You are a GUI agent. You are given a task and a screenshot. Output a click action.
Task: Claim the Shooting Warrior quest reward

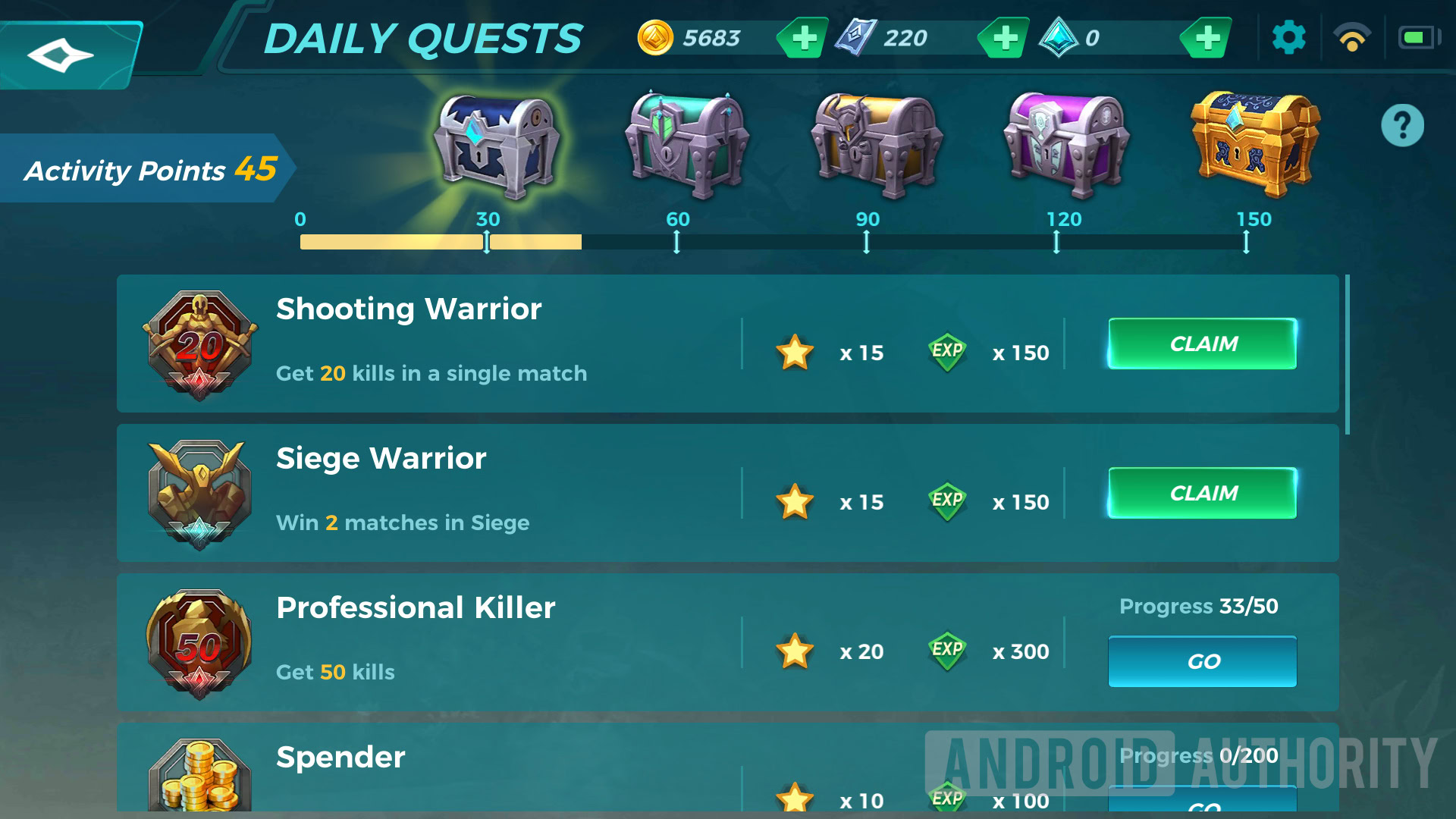[x=1203, y=344]
